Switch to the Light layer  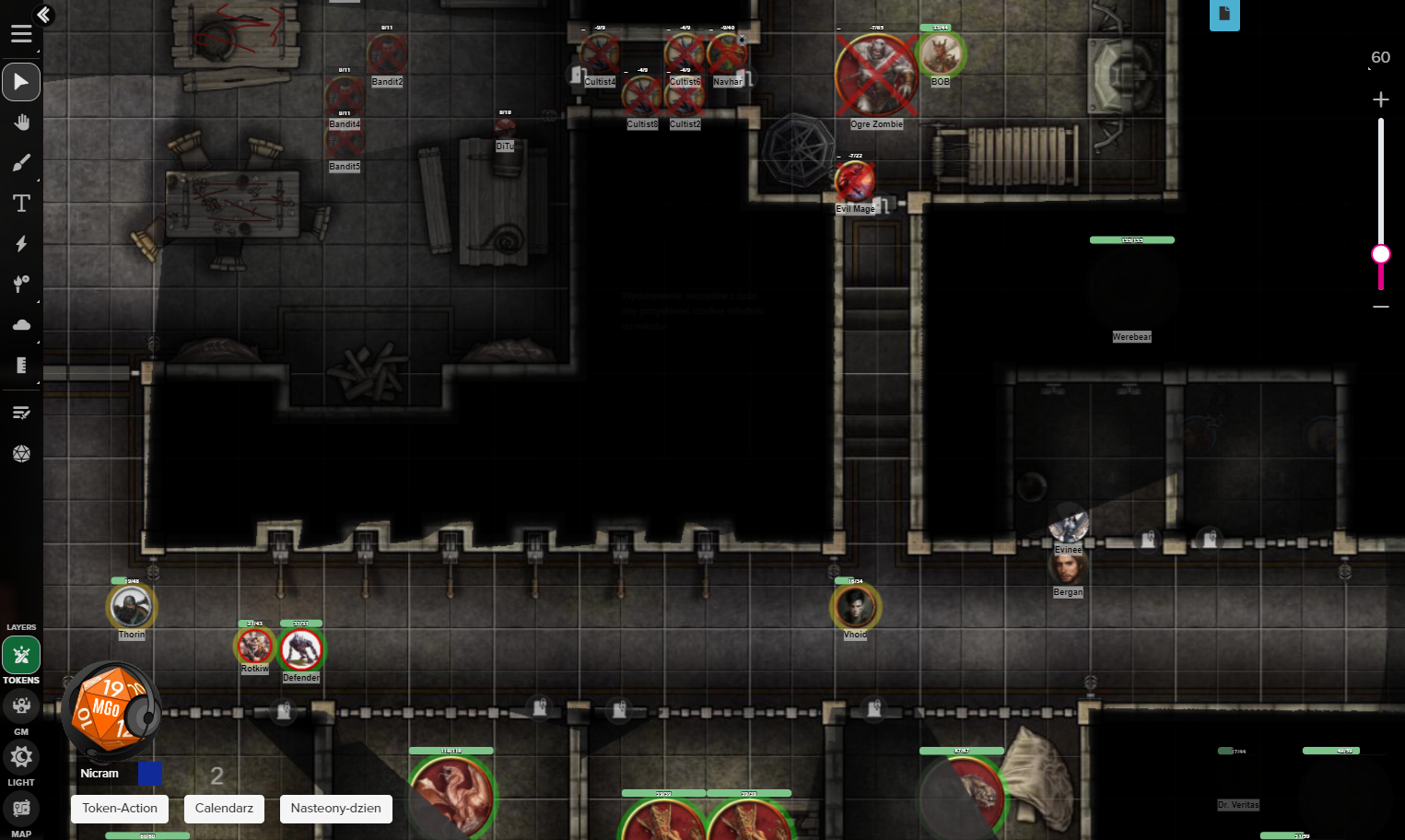click(21, 757)
